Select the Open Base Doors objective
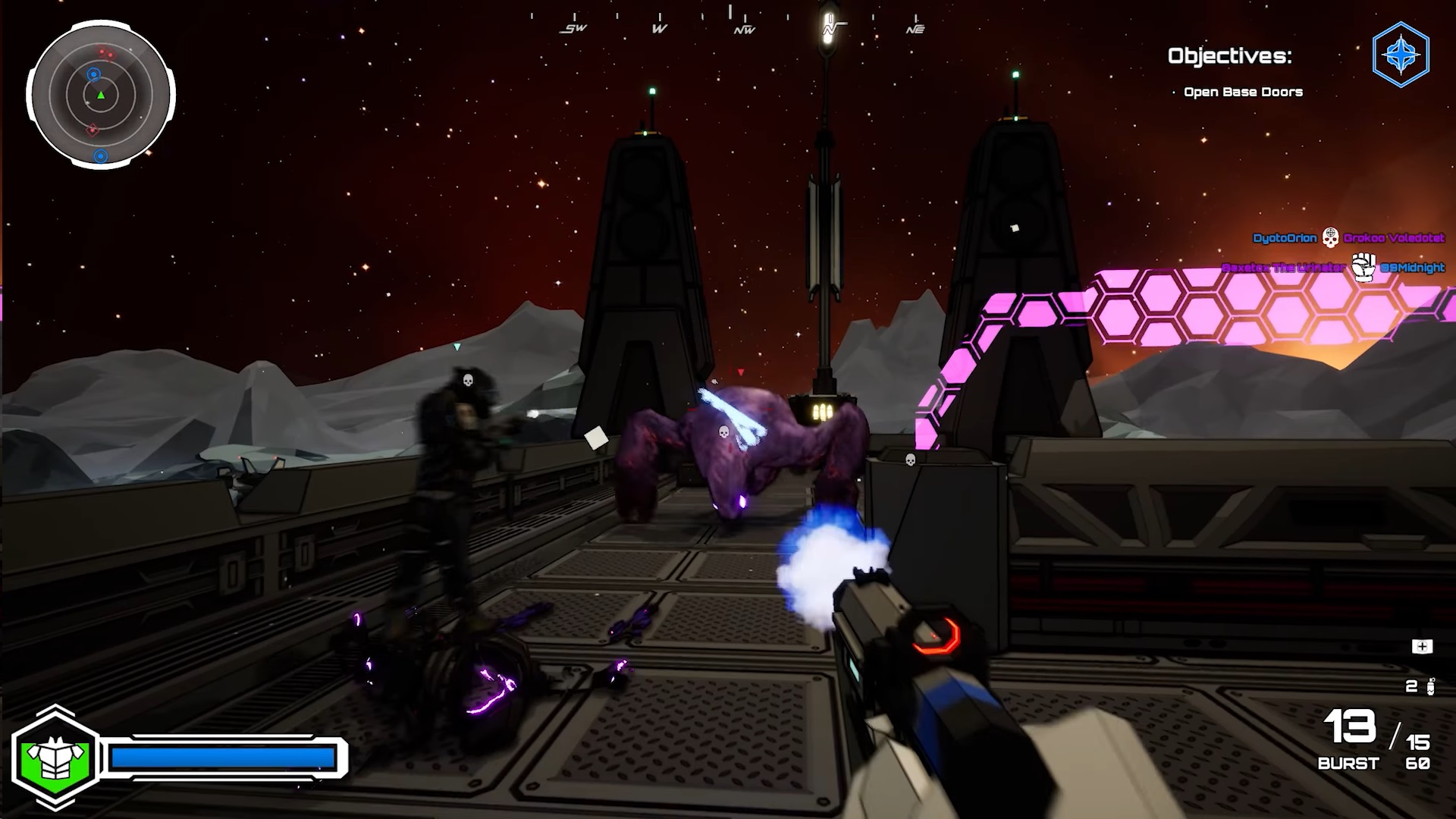 [x=1243, y=92]
